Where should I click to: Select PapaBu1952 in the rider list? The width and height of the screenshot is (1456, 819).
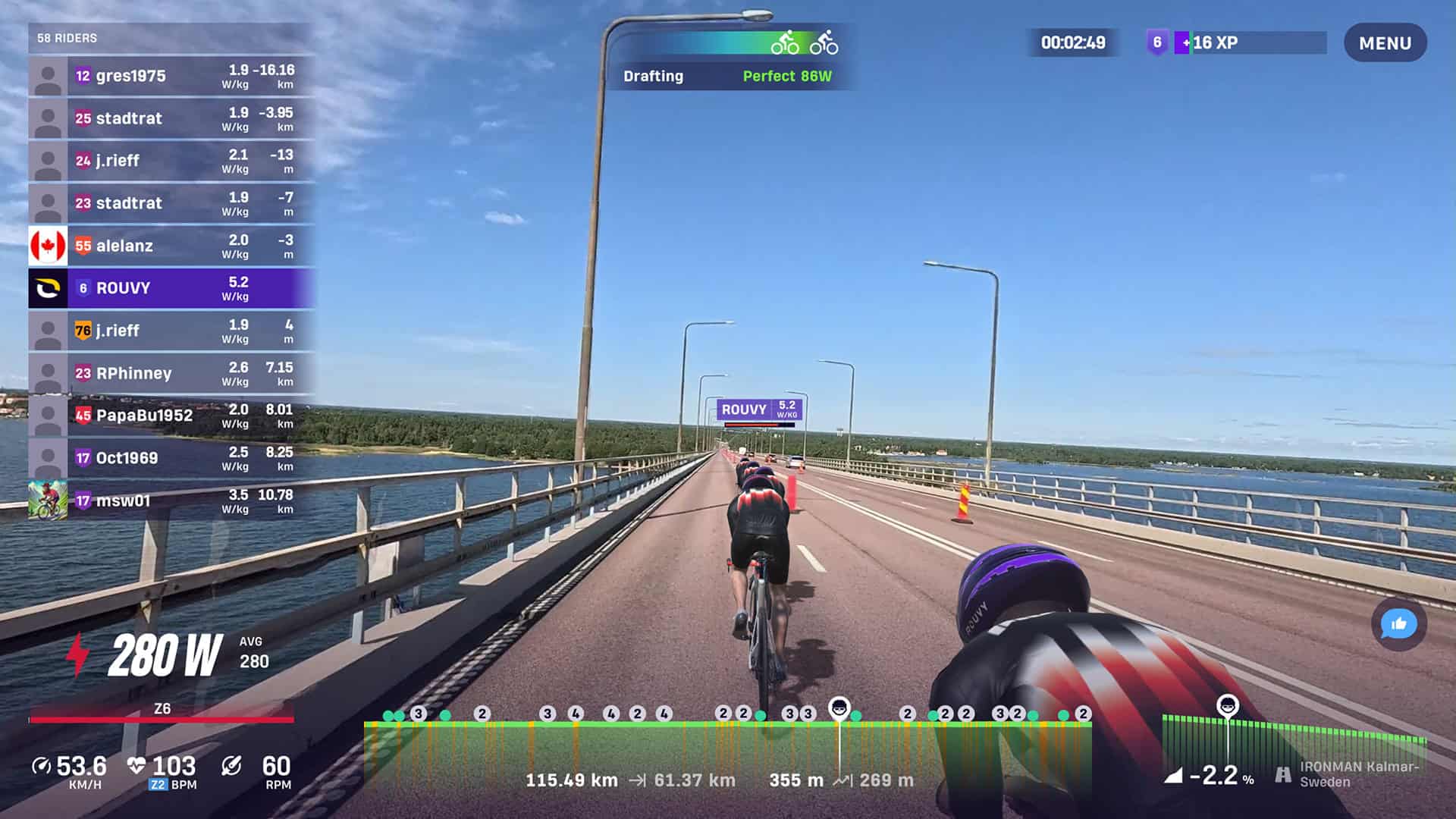172,416
